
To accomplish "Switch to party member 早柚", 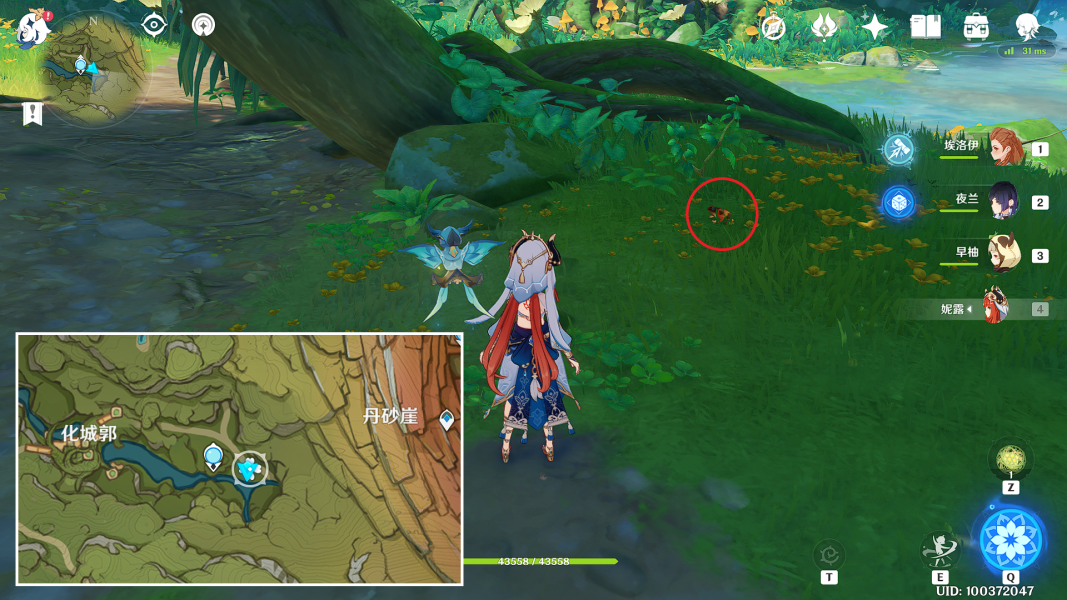I will 1003,254.
